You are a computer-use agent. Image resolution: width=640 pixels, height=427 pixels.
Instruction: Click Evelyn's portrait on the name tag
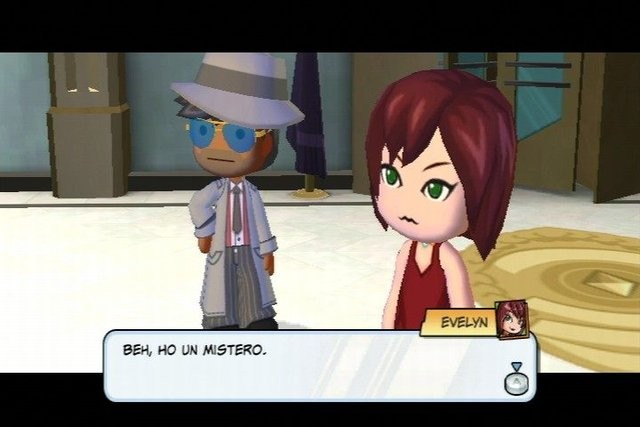tap(511, 318)
